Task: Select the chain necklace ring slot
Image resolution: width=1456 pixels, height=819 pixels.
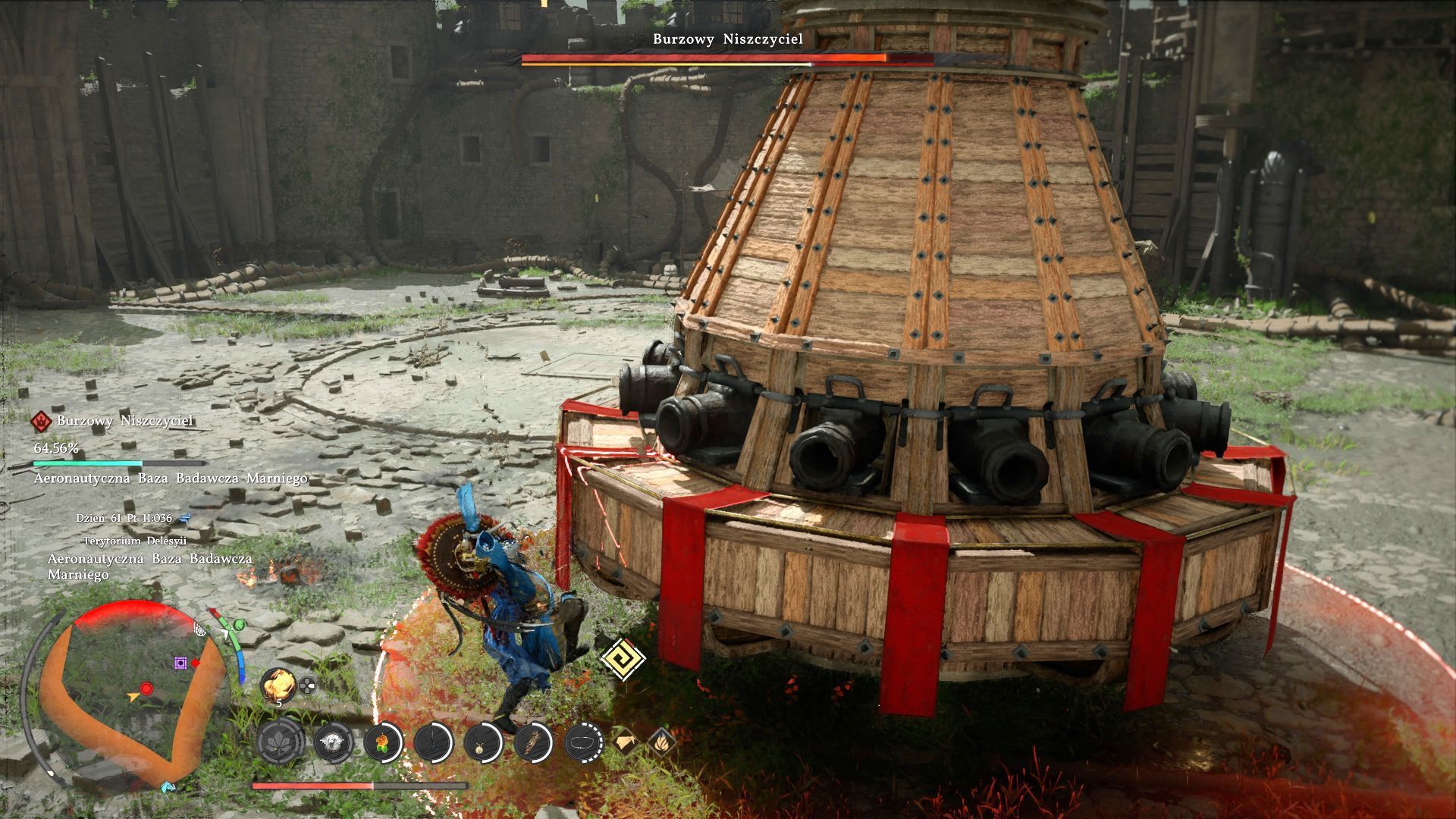Action: 584,741
